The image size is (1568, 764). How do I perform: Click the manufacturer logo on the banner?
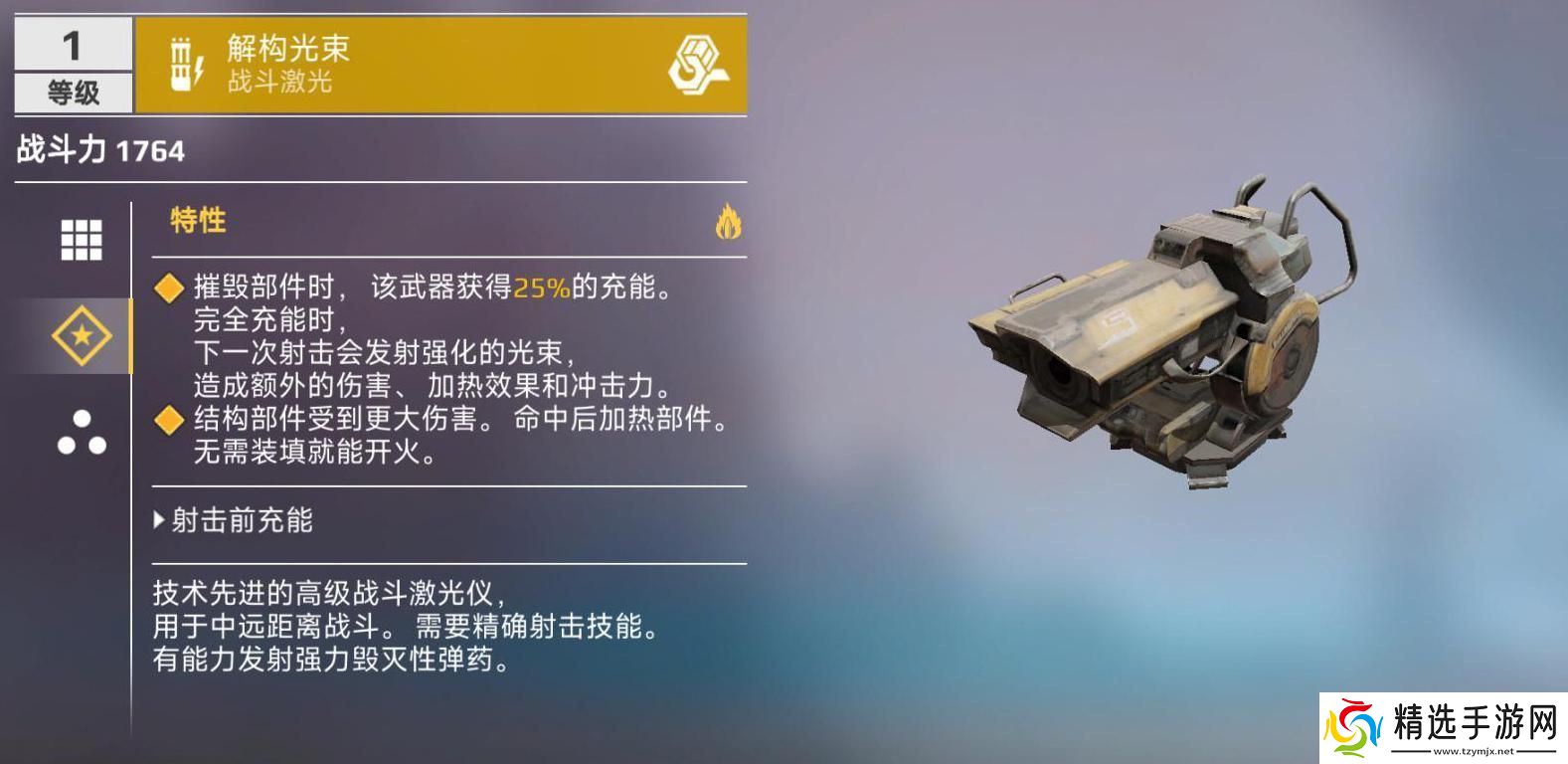click(696, 65)
